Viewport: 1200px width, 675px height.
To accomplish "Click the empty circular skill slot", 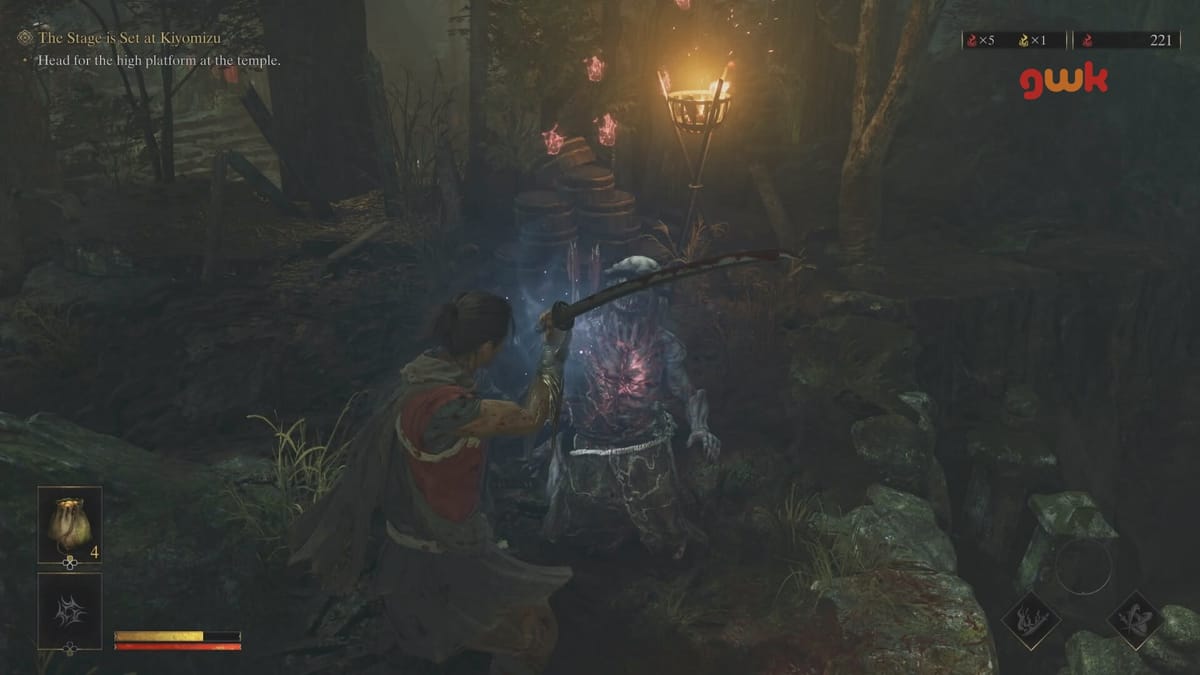I will 1083,567.
